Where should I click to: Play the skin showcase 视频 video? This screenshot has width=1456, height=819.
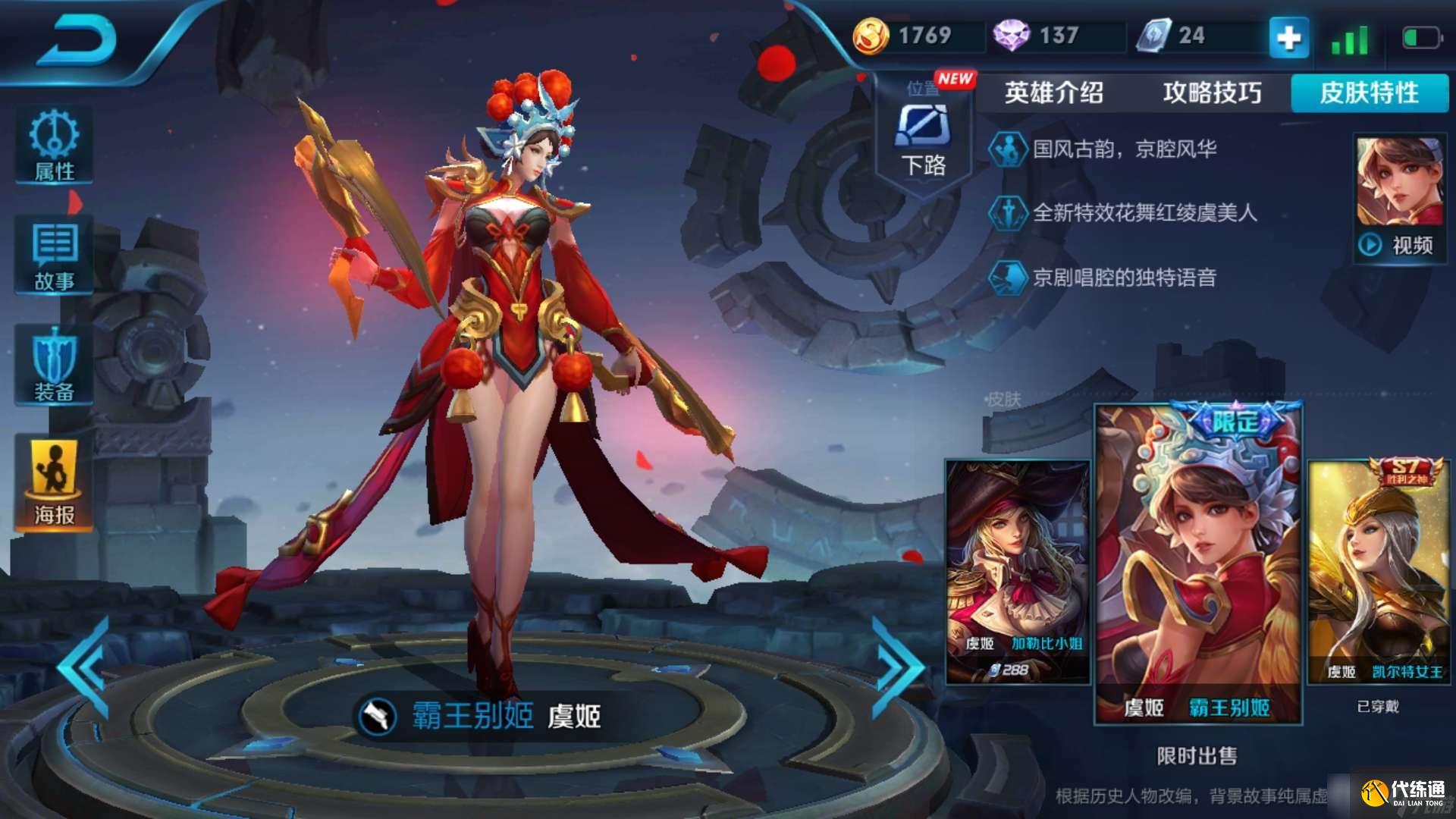tap(1398, 244)
